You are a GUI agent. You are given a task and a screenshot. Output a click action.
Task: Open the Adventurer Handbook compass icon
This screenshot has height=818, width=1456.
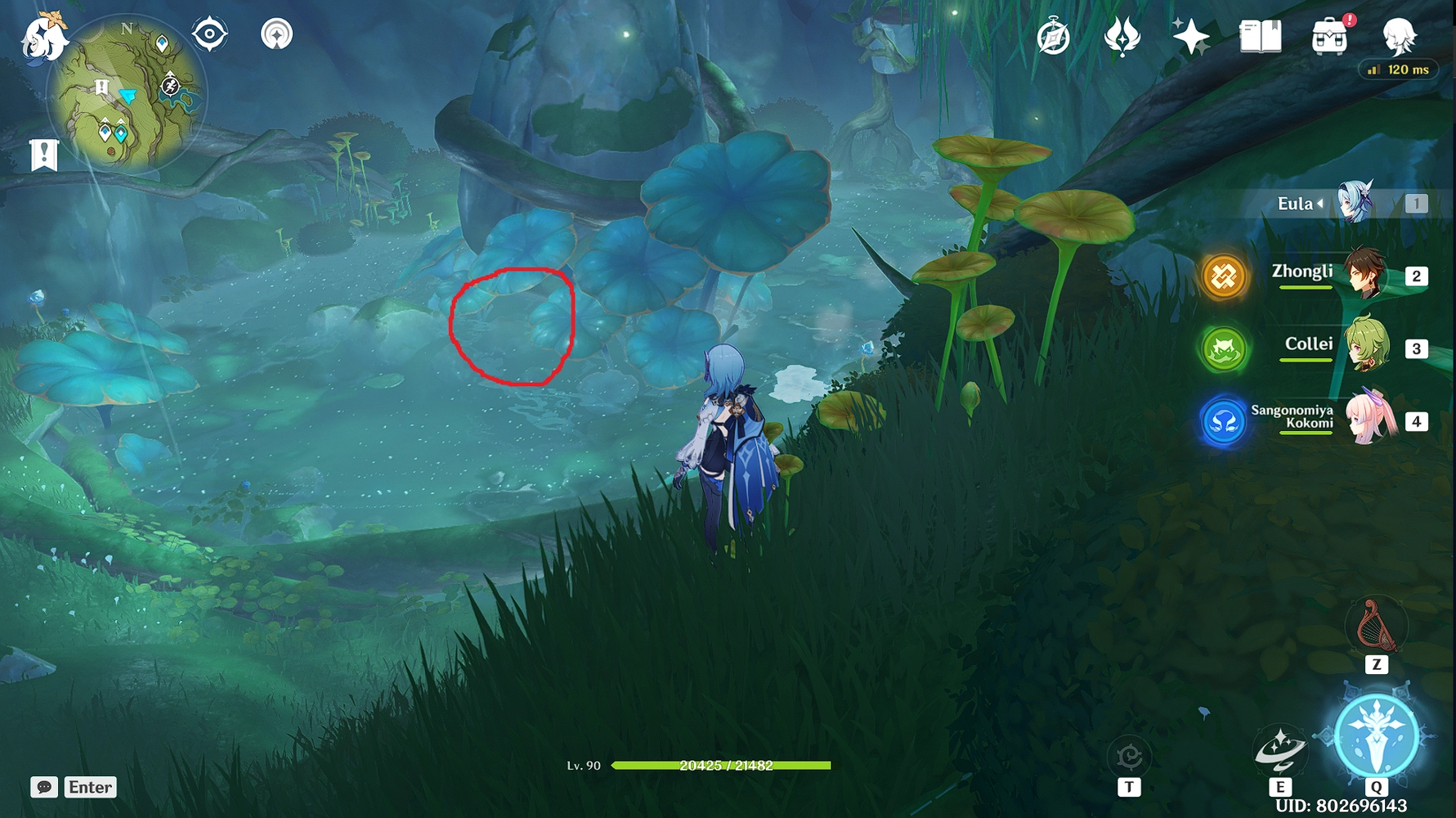pos(1055,36)
